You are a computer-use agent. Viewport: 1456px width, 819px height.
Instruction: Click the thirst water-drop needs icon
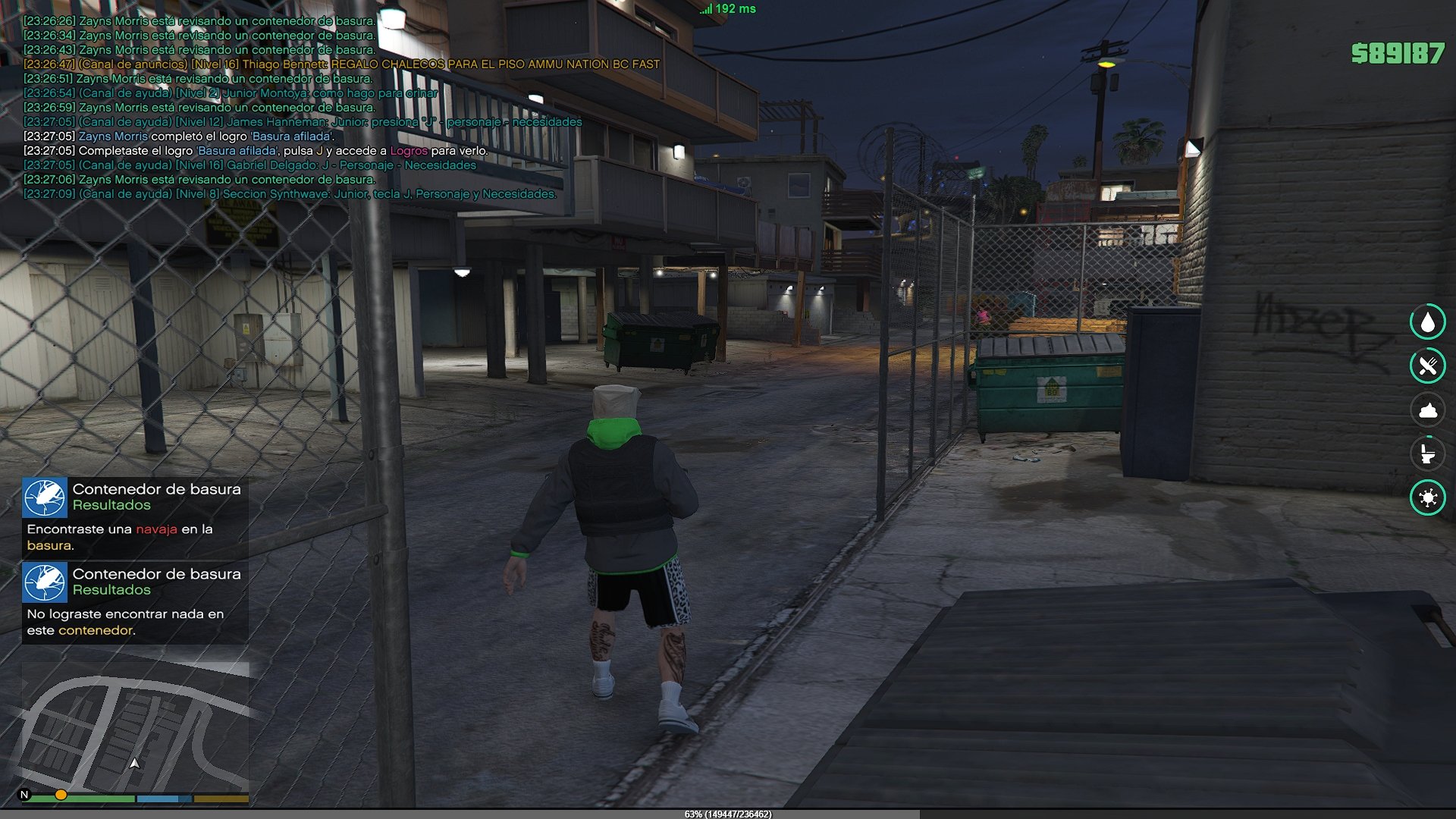click(x=1427, y=322)
